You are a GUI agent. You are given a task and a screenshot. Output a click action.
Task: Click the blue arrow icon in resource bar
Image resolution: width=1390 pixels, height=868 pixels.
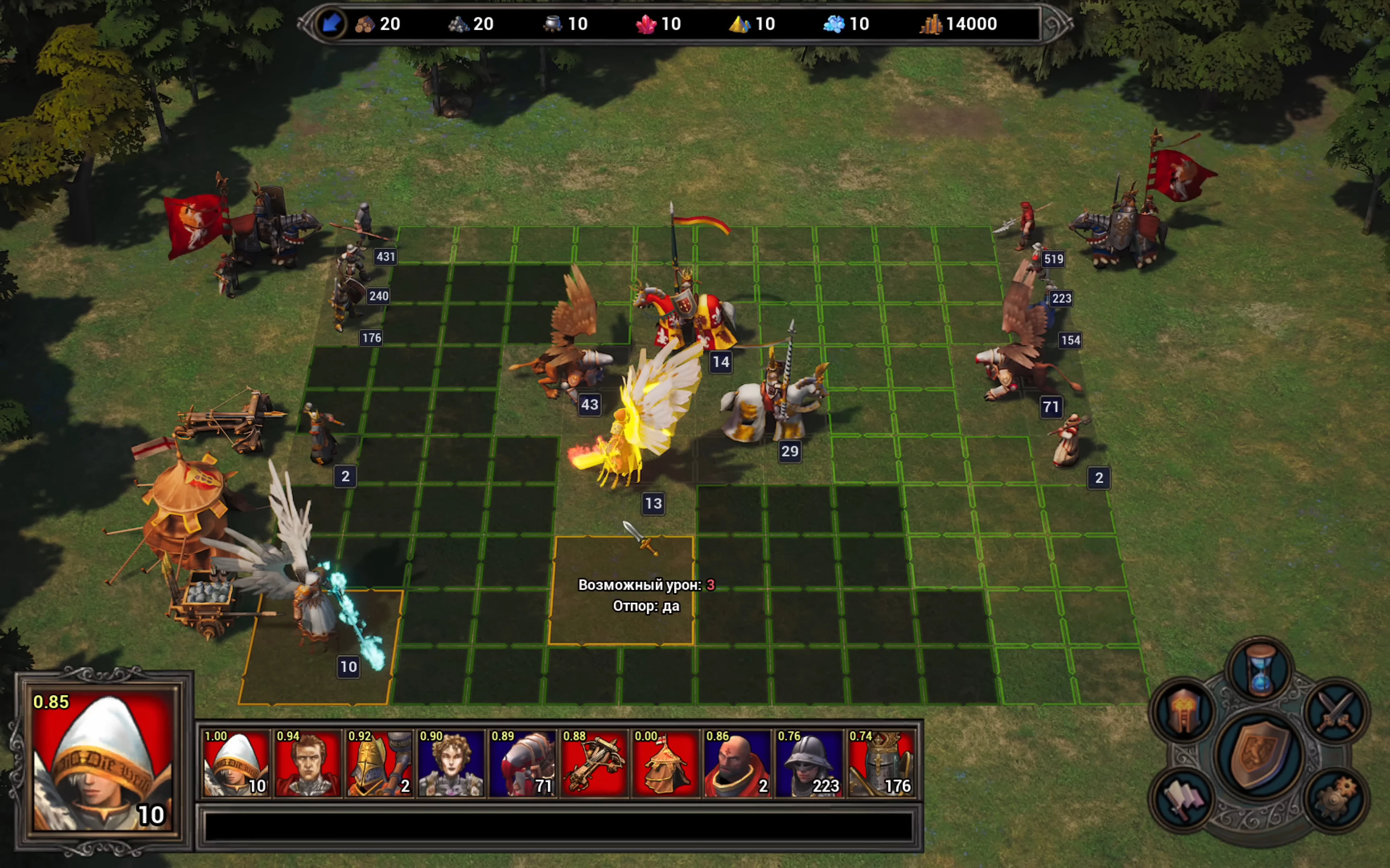[331, 24]
